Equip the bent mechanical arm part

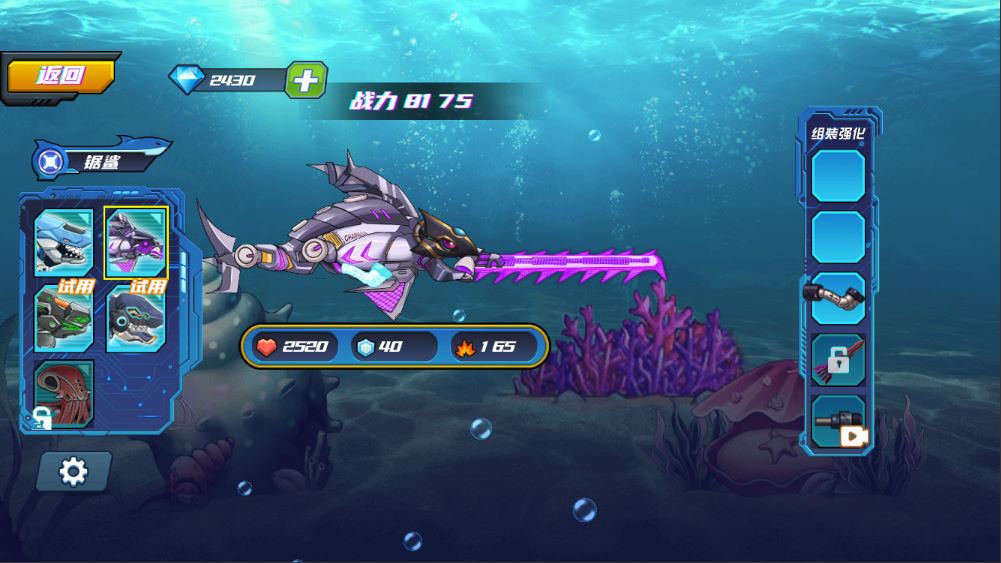pos(838,298)
